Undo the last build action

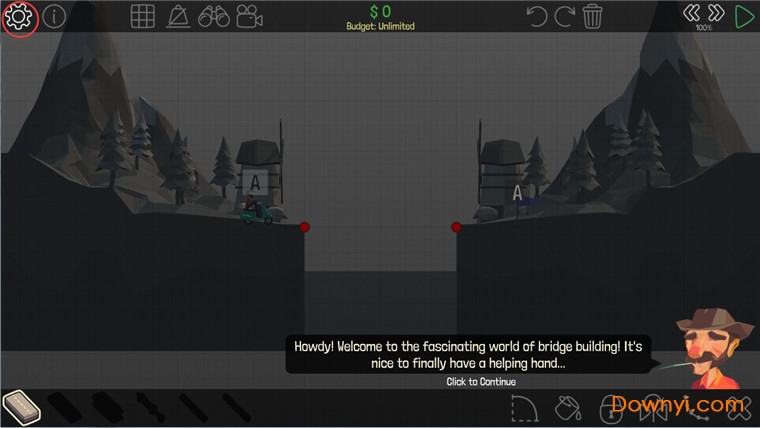point(537,16)
